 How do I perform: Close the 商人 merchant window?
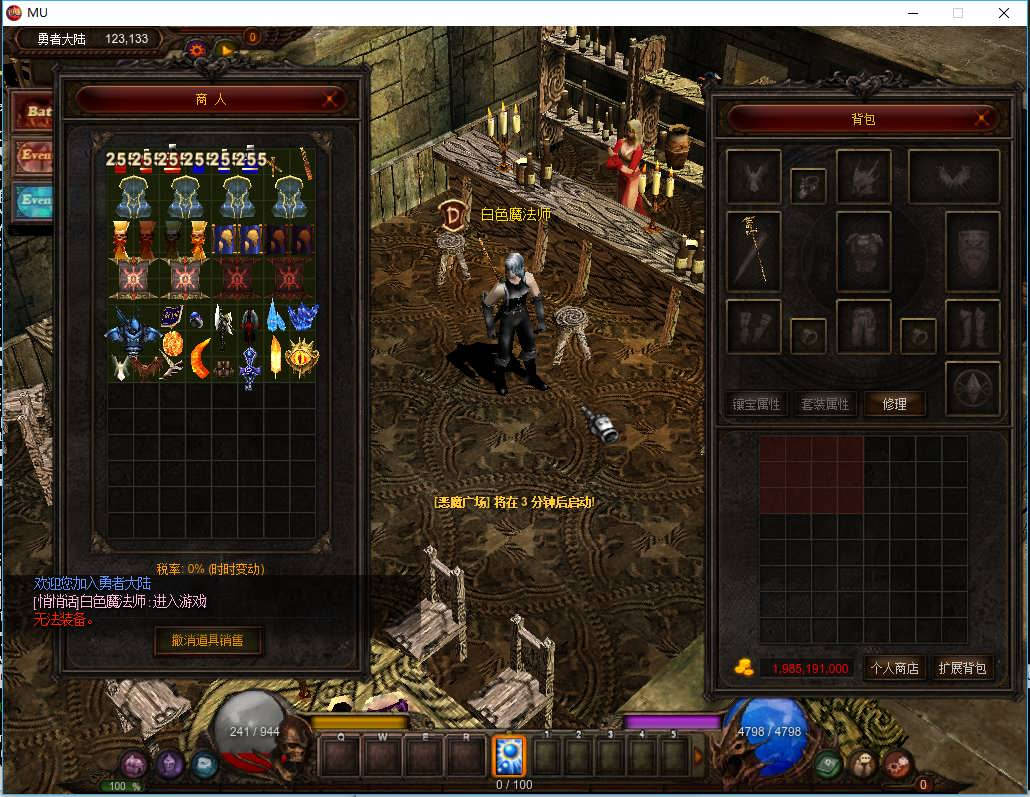pos(331,100)
